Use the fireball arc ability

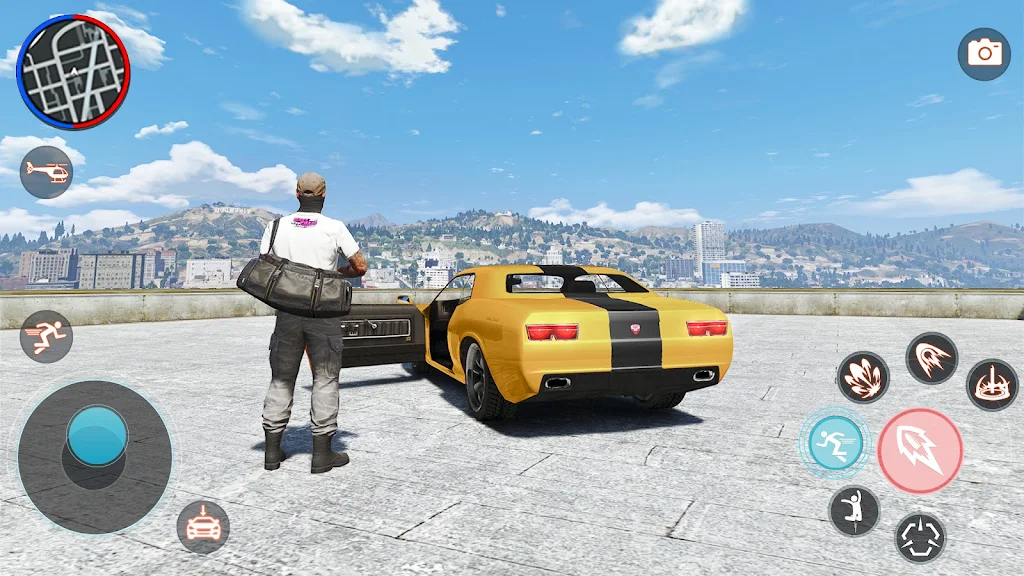(x=932, y=358)
